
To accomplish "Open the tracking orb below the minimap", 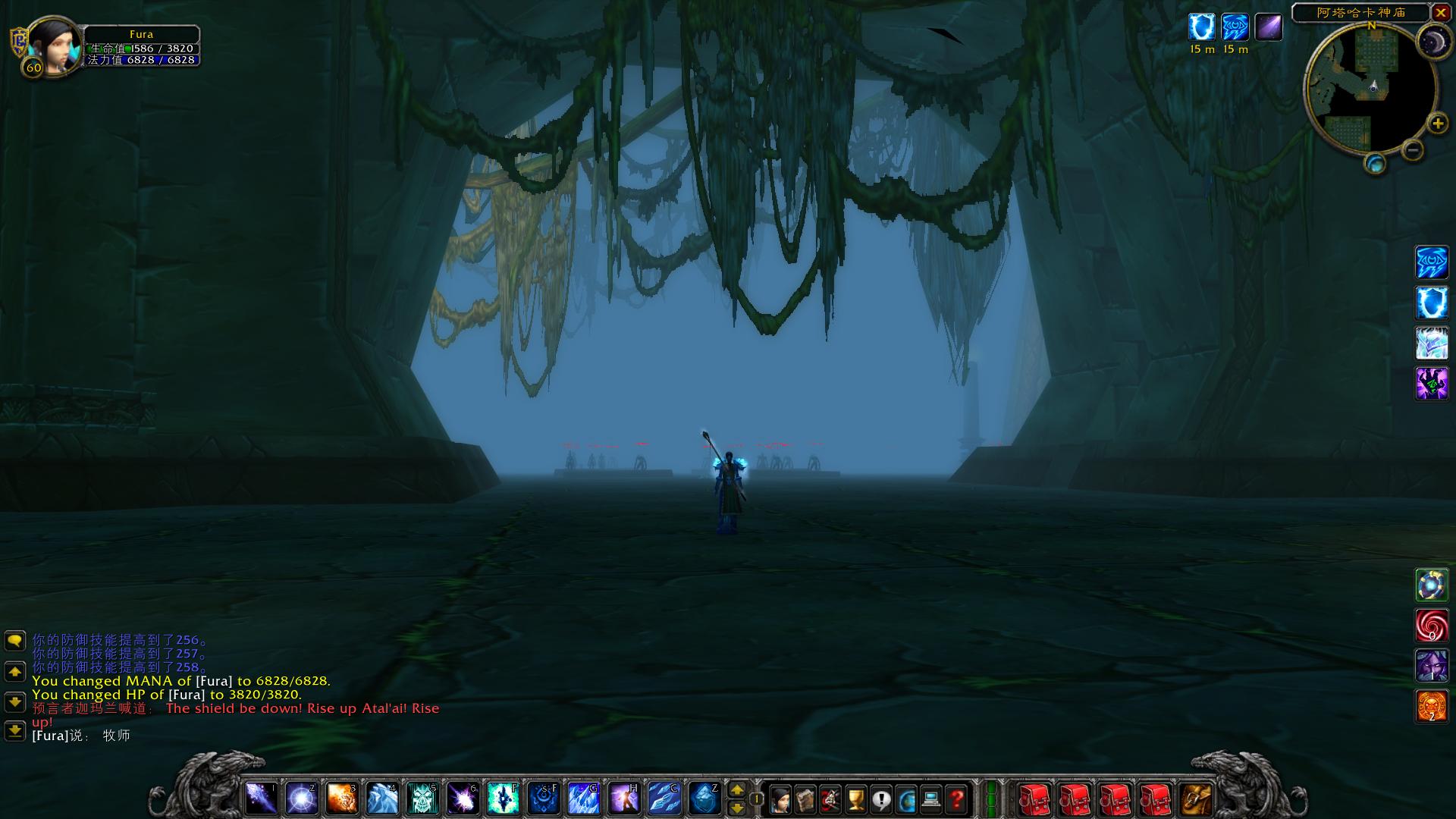I will pos(1375,164).
